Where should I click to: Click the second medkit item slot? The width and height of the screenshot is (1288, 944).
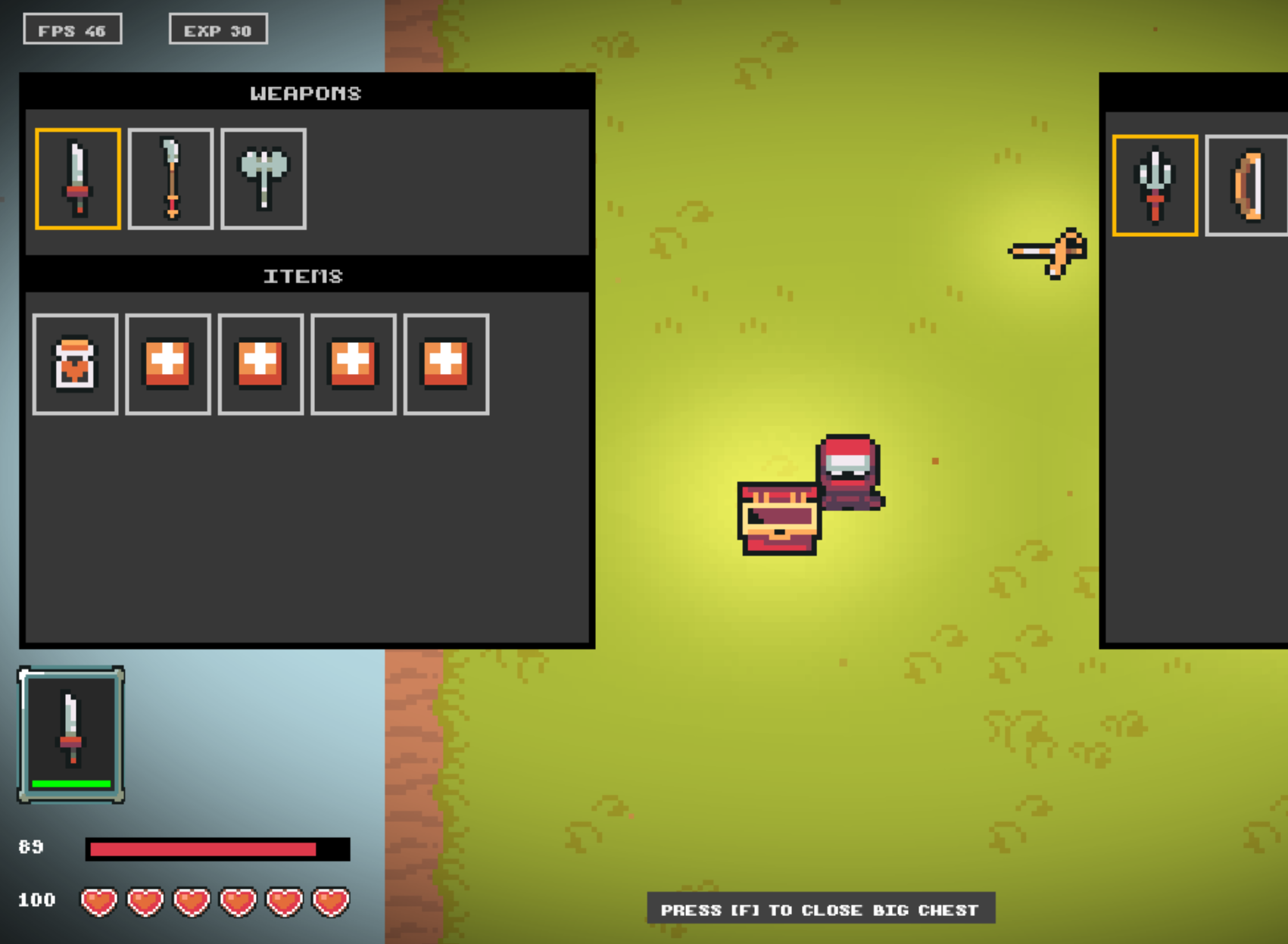tap(260, 365)
